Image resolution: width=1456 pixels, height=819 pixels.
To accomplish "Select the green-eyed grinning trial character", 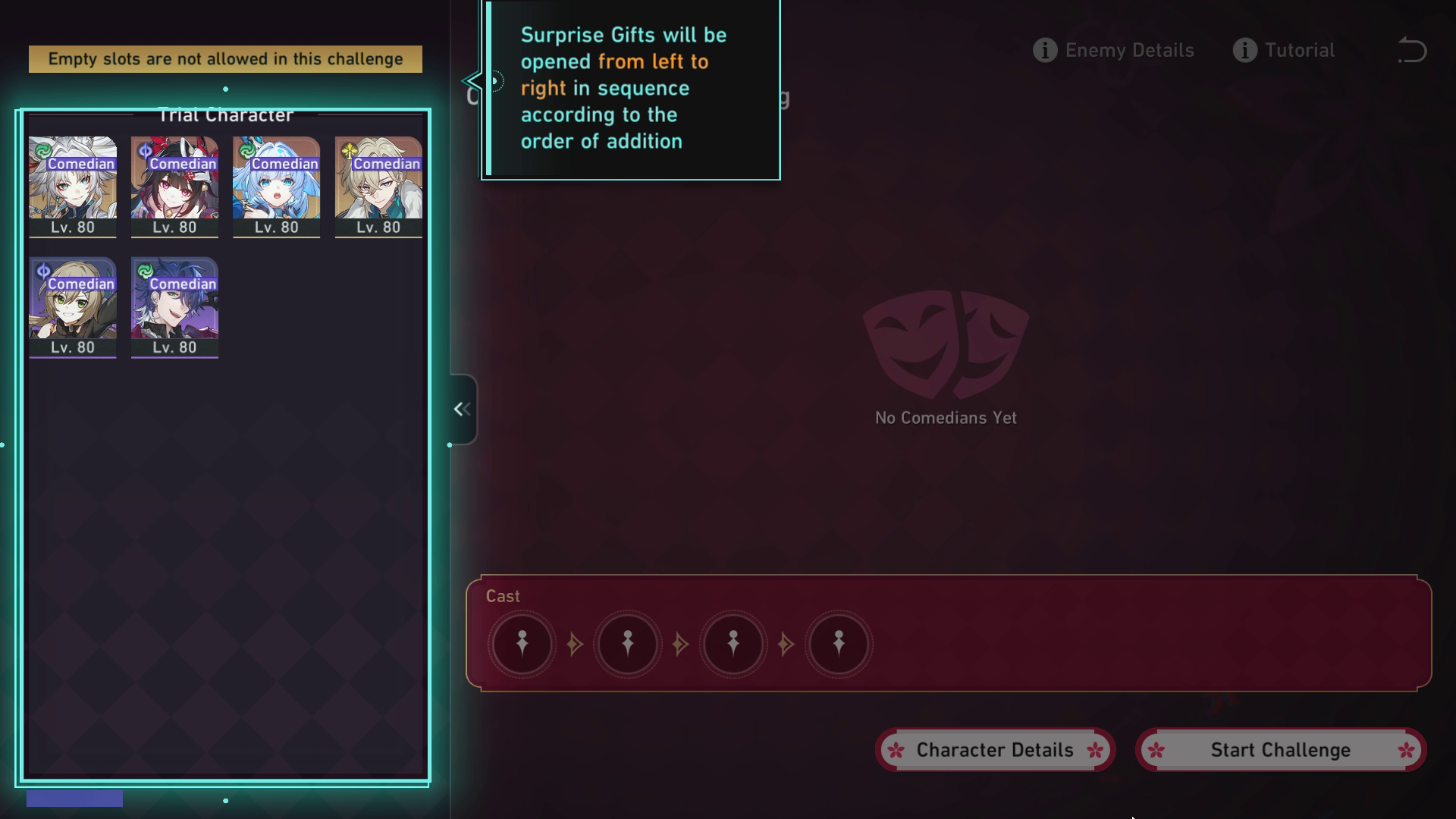I will point(73,306).
